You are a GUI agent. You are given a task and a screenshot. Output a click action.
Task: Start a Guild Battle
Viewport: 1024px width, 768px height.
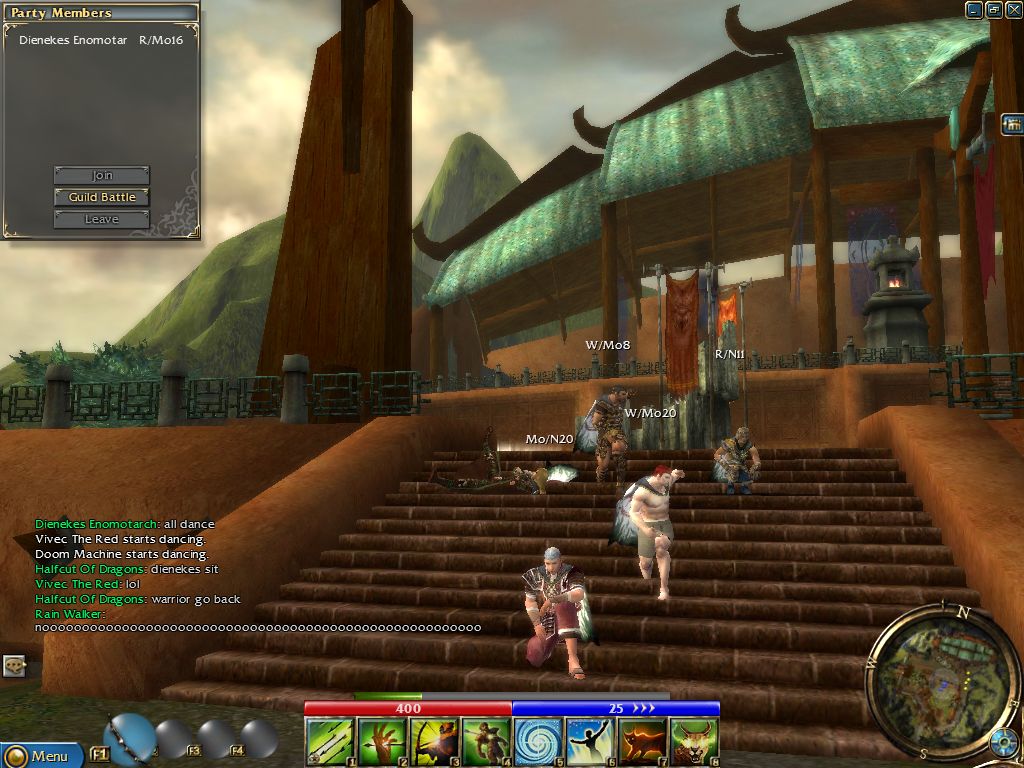(101, 197)
